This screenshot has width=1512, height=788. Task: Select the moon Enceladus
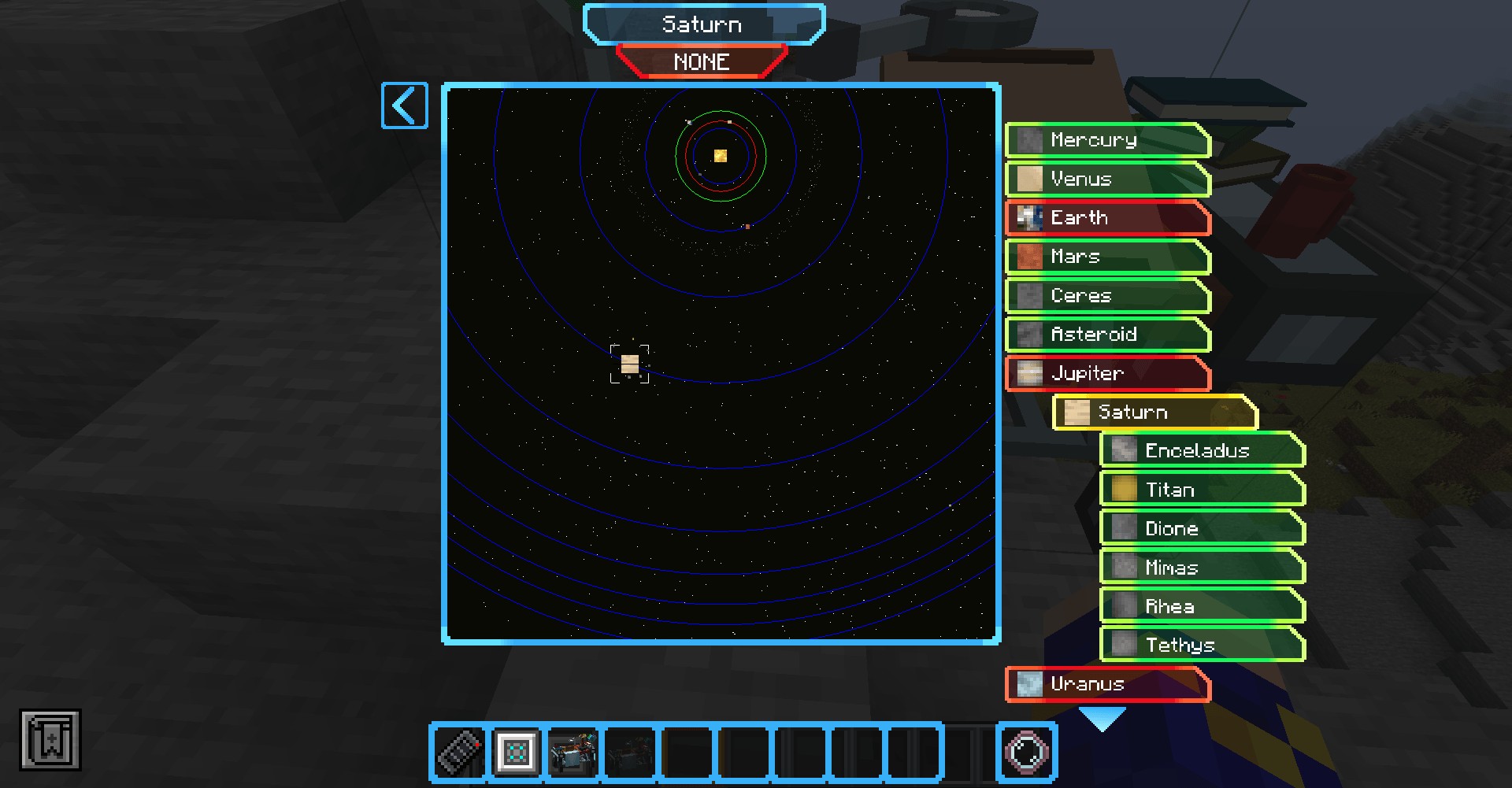pyautogui.click(x=1202, y=451)
